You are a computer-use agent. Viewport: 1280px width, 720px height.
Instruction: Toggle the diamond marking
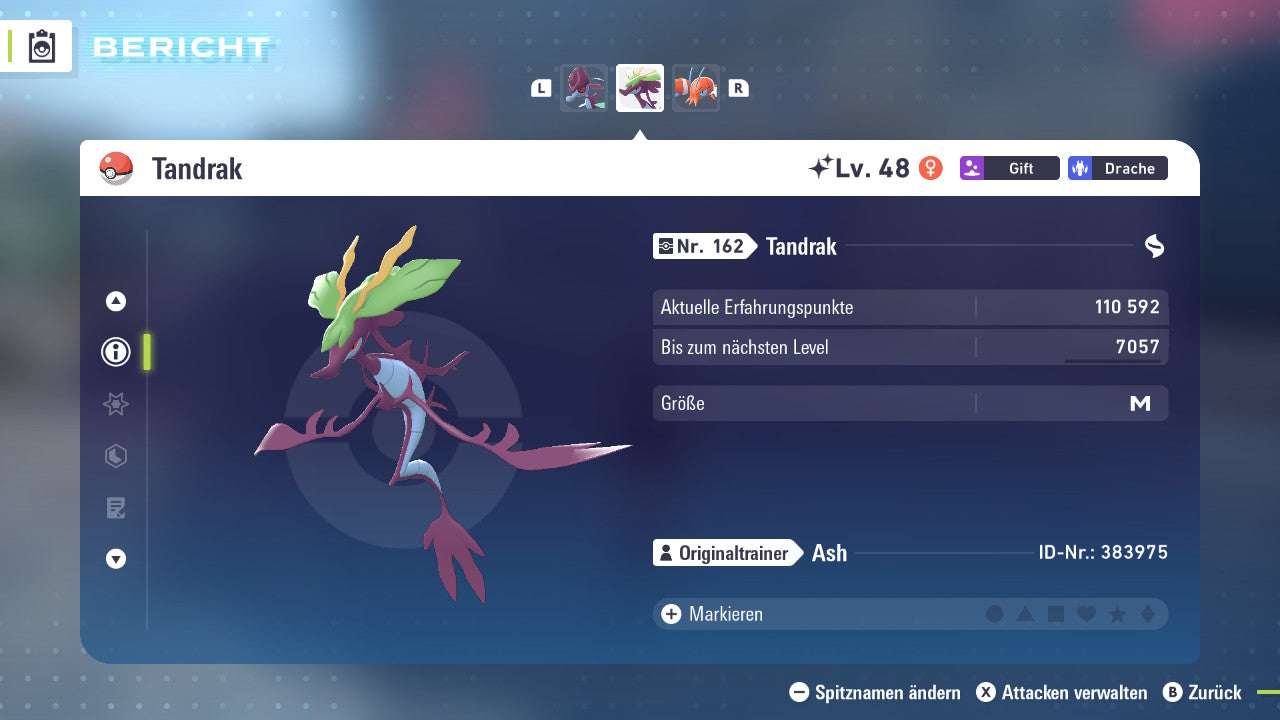pyautogui.click(x=1147, y=614)
